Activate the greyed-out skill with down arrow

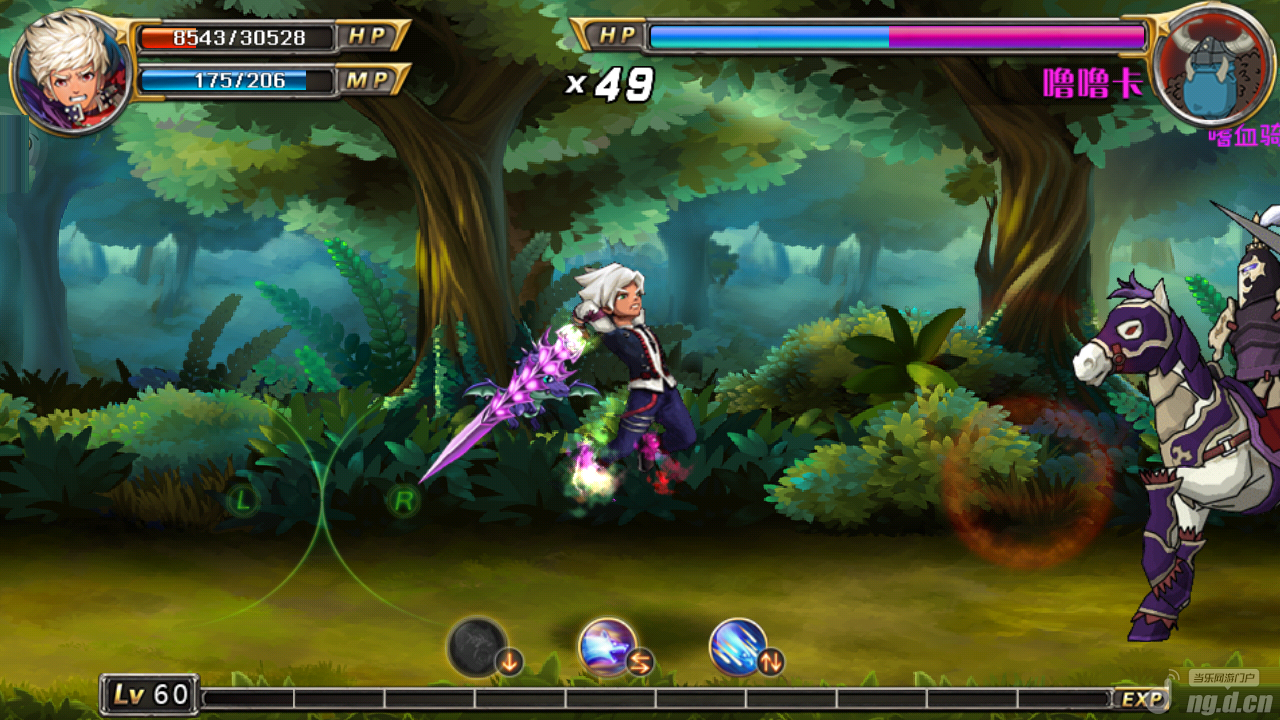pyautogui.click(x=478, y=647)
